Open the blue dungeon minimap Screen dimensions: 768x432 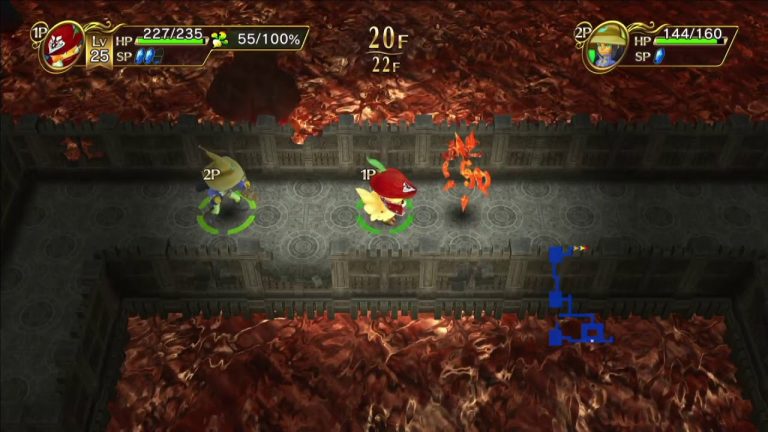[x=574, y=298]
